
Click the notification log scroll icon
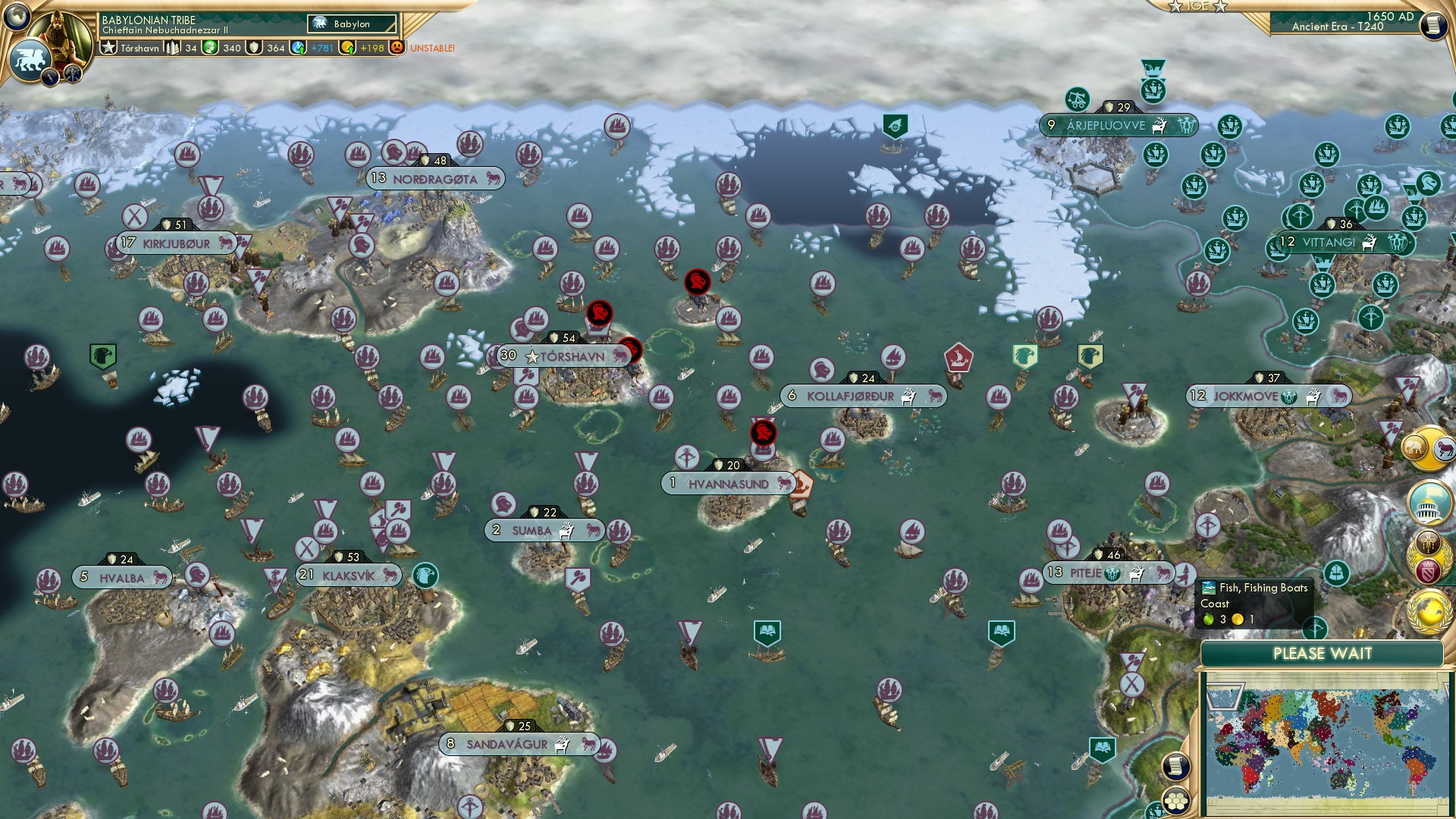point(1175,767)
